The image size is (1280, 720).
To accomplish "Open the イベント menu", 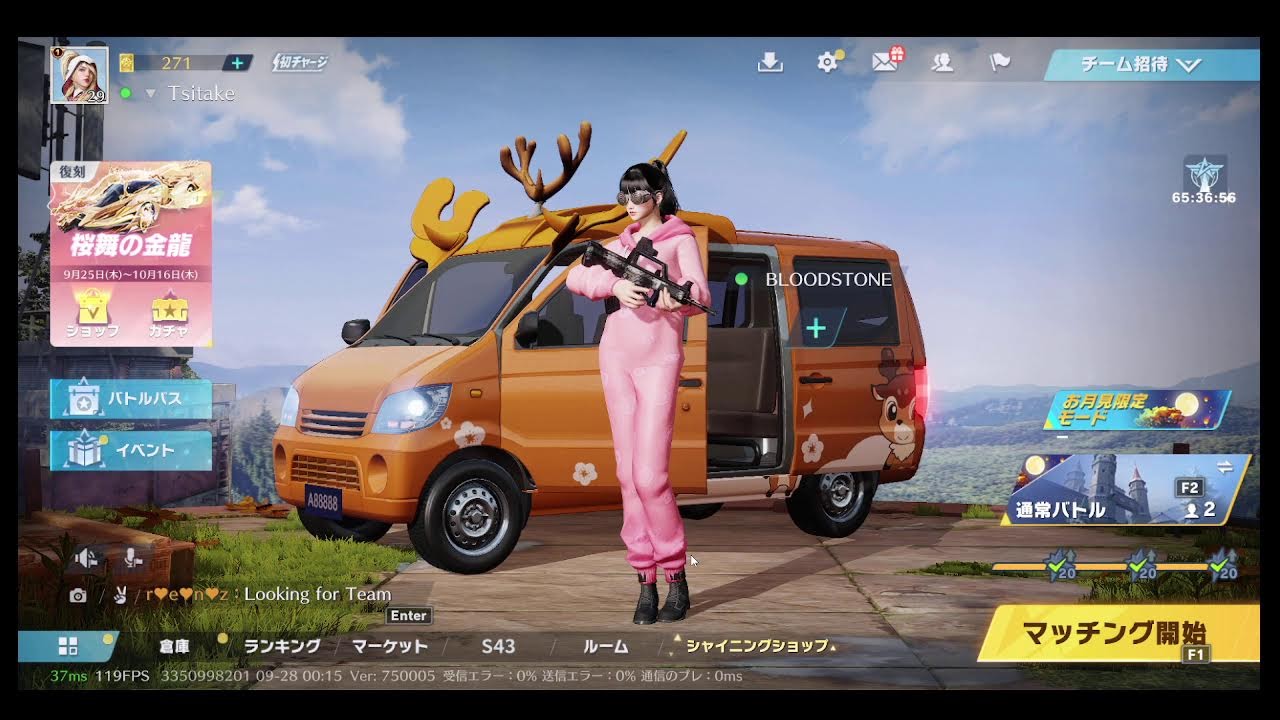I will (x=130, y=450).
